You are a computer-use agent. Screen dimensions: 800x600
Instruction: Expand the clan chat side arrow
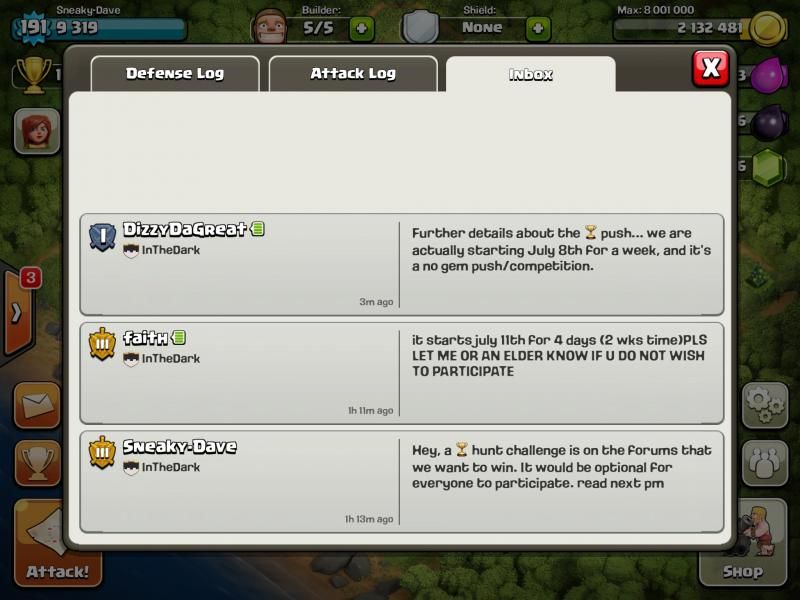(x=17, y=313)
